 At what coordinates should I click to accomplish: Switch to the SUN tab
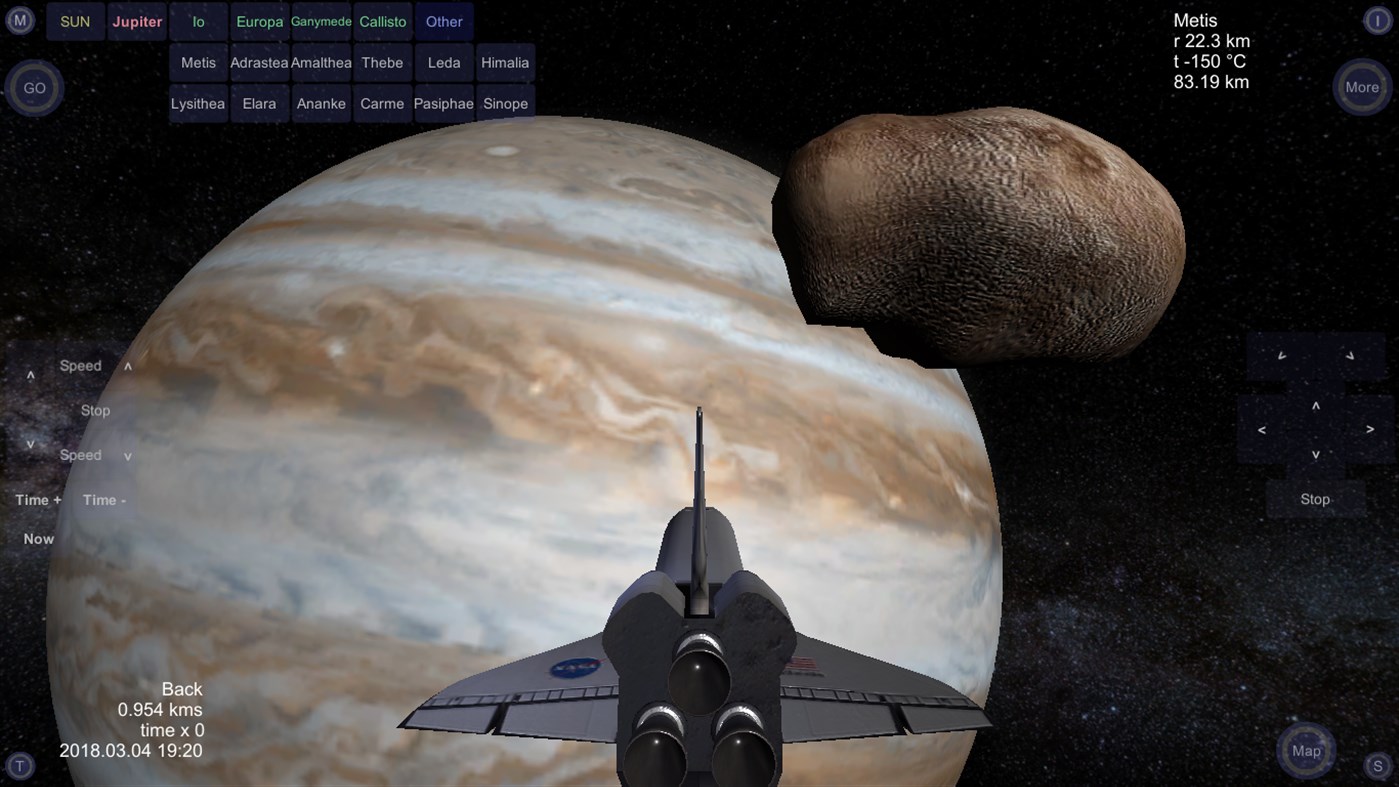74,20
